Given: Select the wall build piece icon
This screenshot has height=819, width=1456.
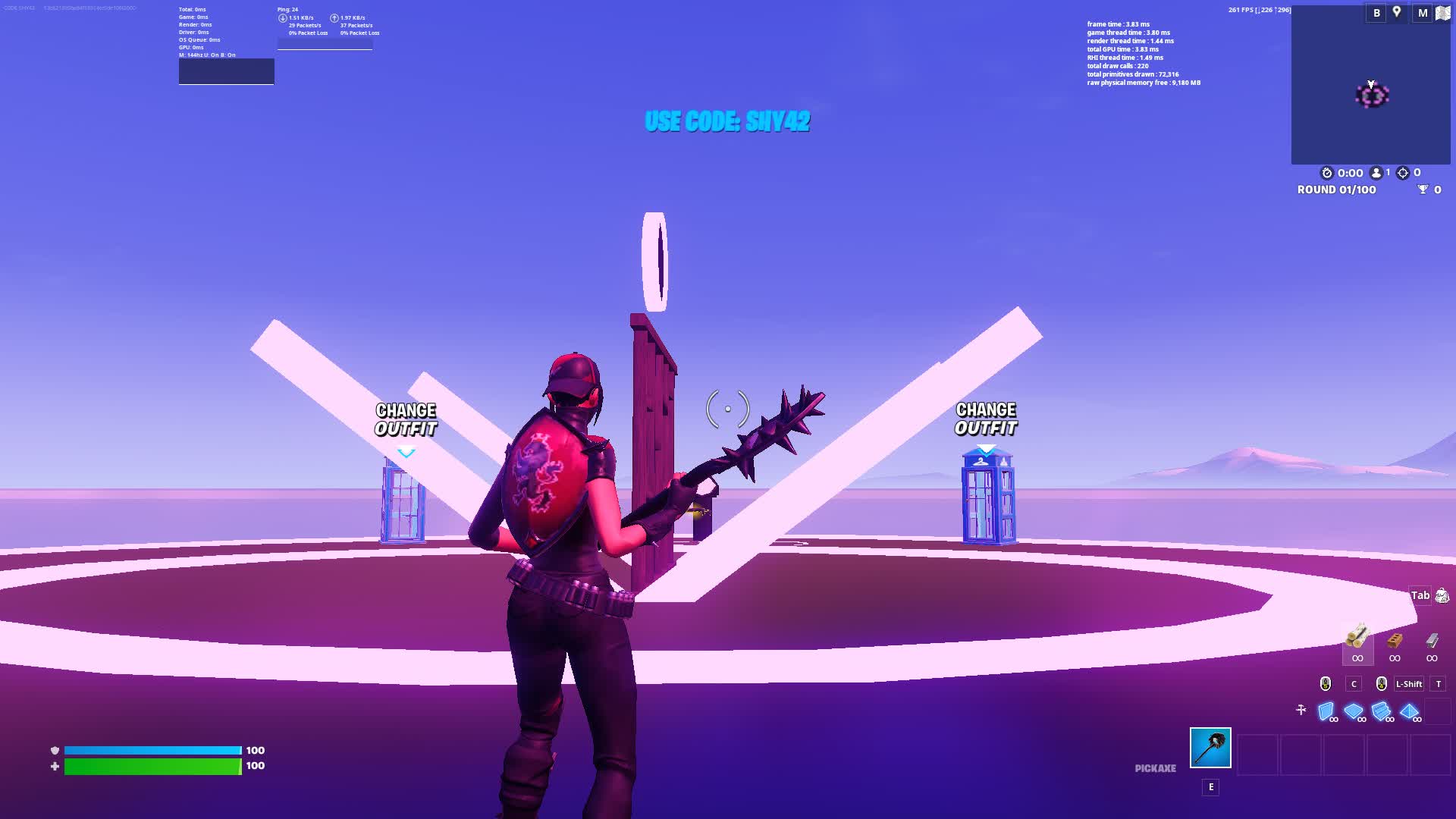Looking at the screenshot, I should point(1326,711).
